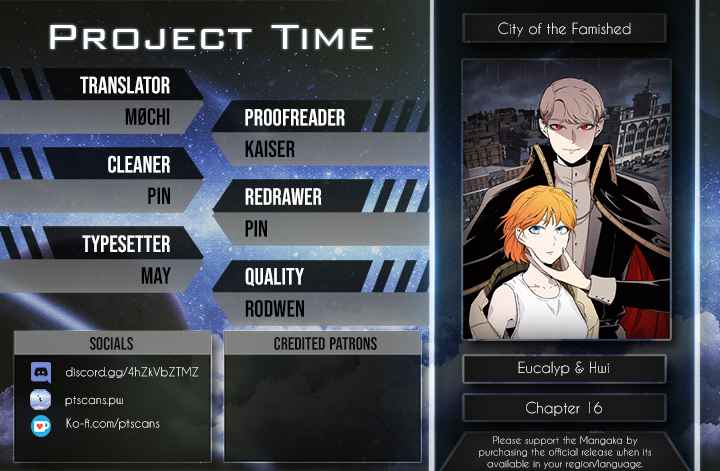This screenshot has height=471, width=720.
Task: Click the Discord logo icon
Action: click(41, 373)
